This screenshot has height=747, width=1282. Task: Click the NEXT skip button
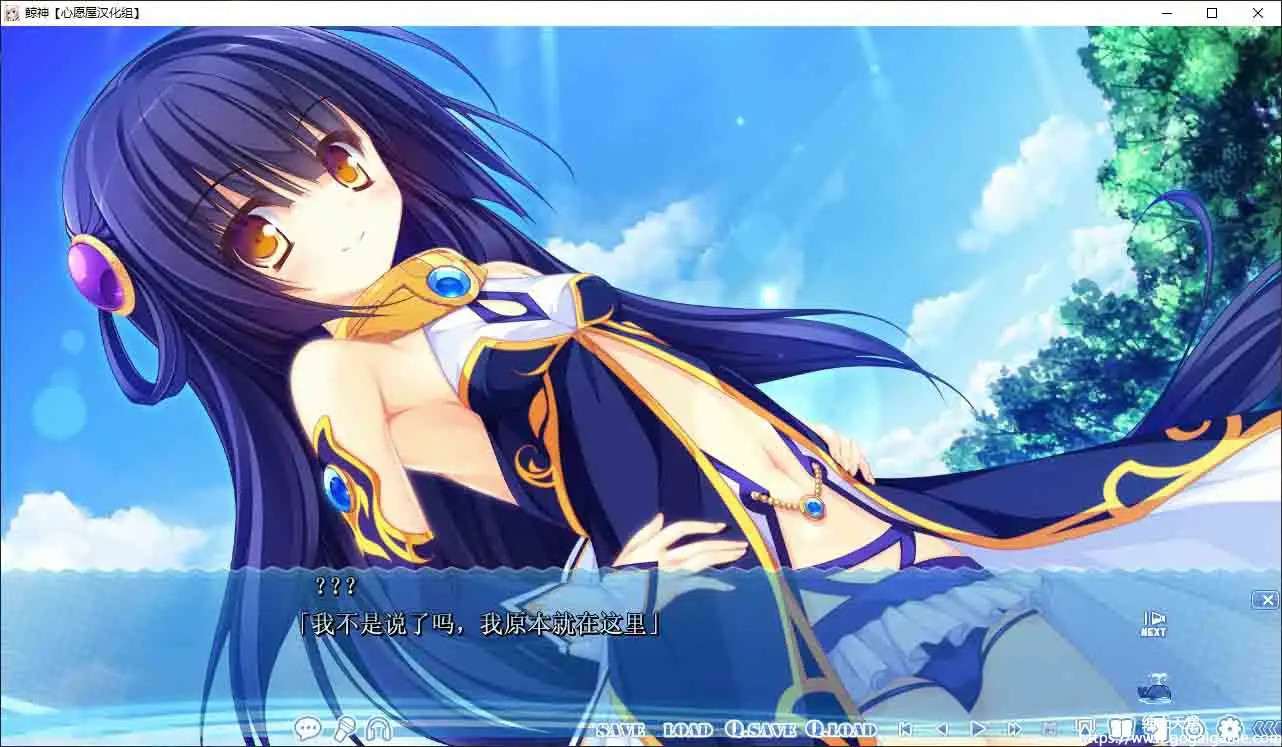1153,623
